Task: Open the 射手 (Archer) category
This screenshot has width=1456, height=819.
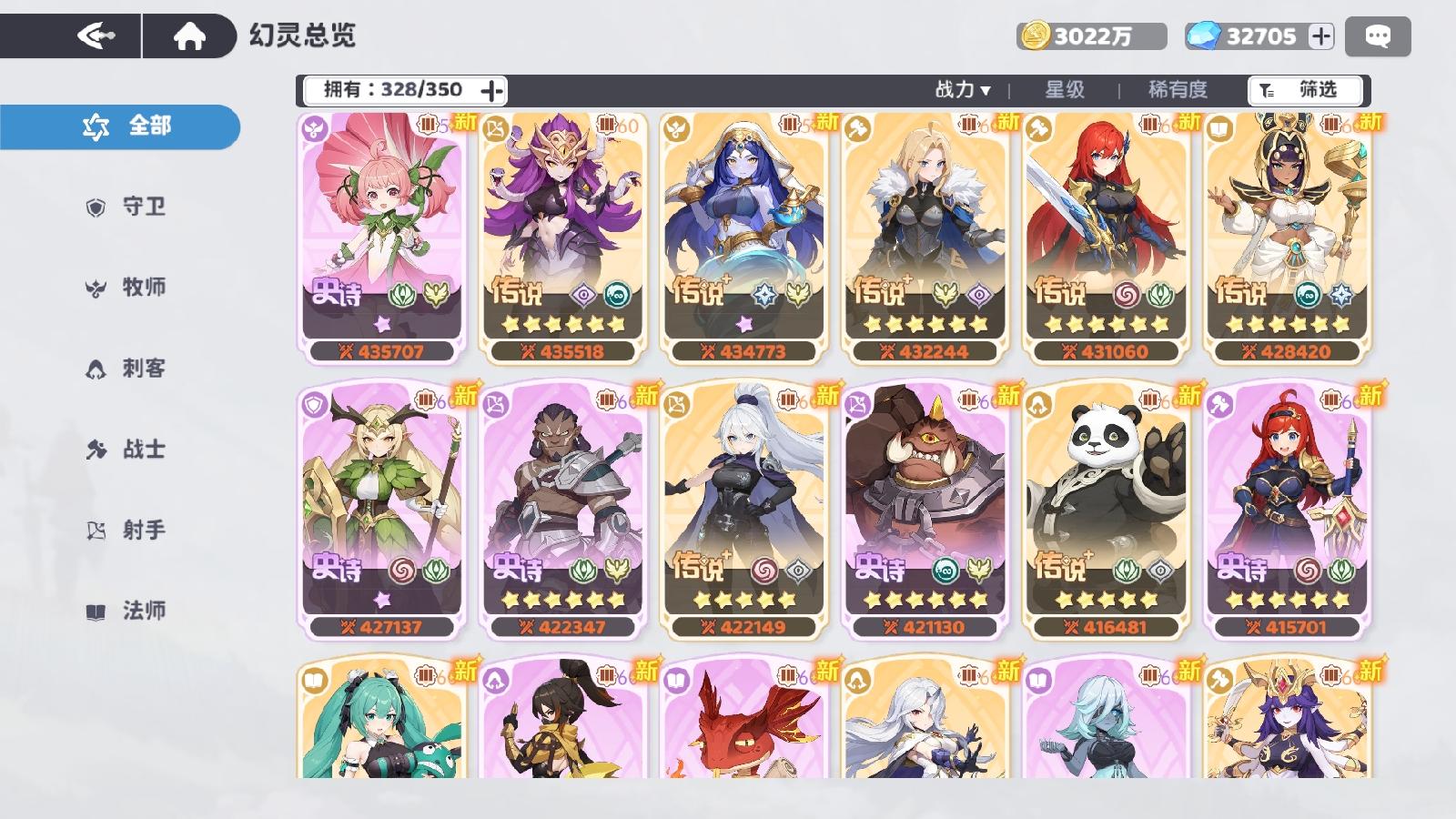Action: pyautogui.click(x=97, y=530)
